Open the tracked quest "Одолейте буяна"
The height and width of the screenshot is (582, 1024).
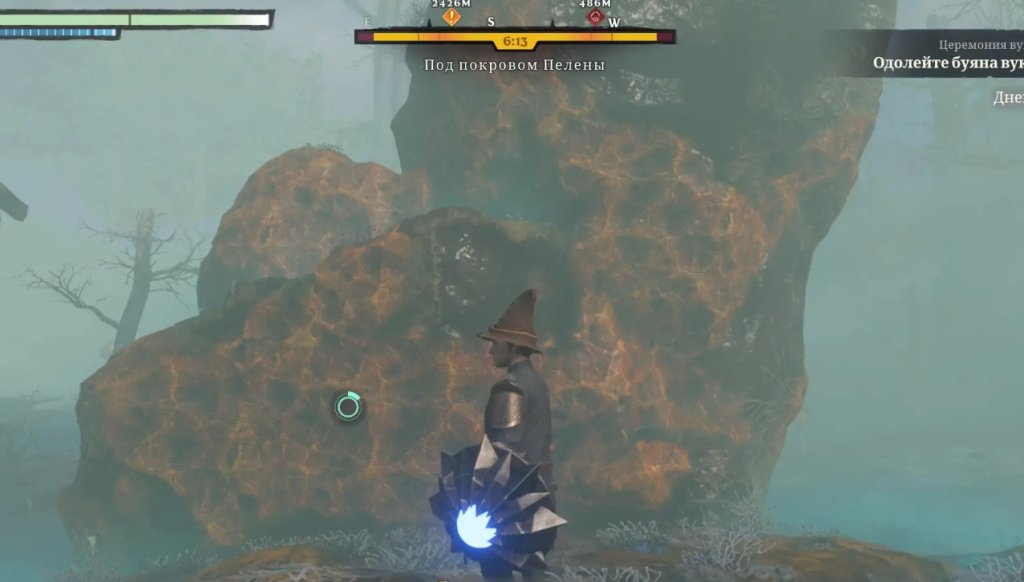tap(947, 63)
